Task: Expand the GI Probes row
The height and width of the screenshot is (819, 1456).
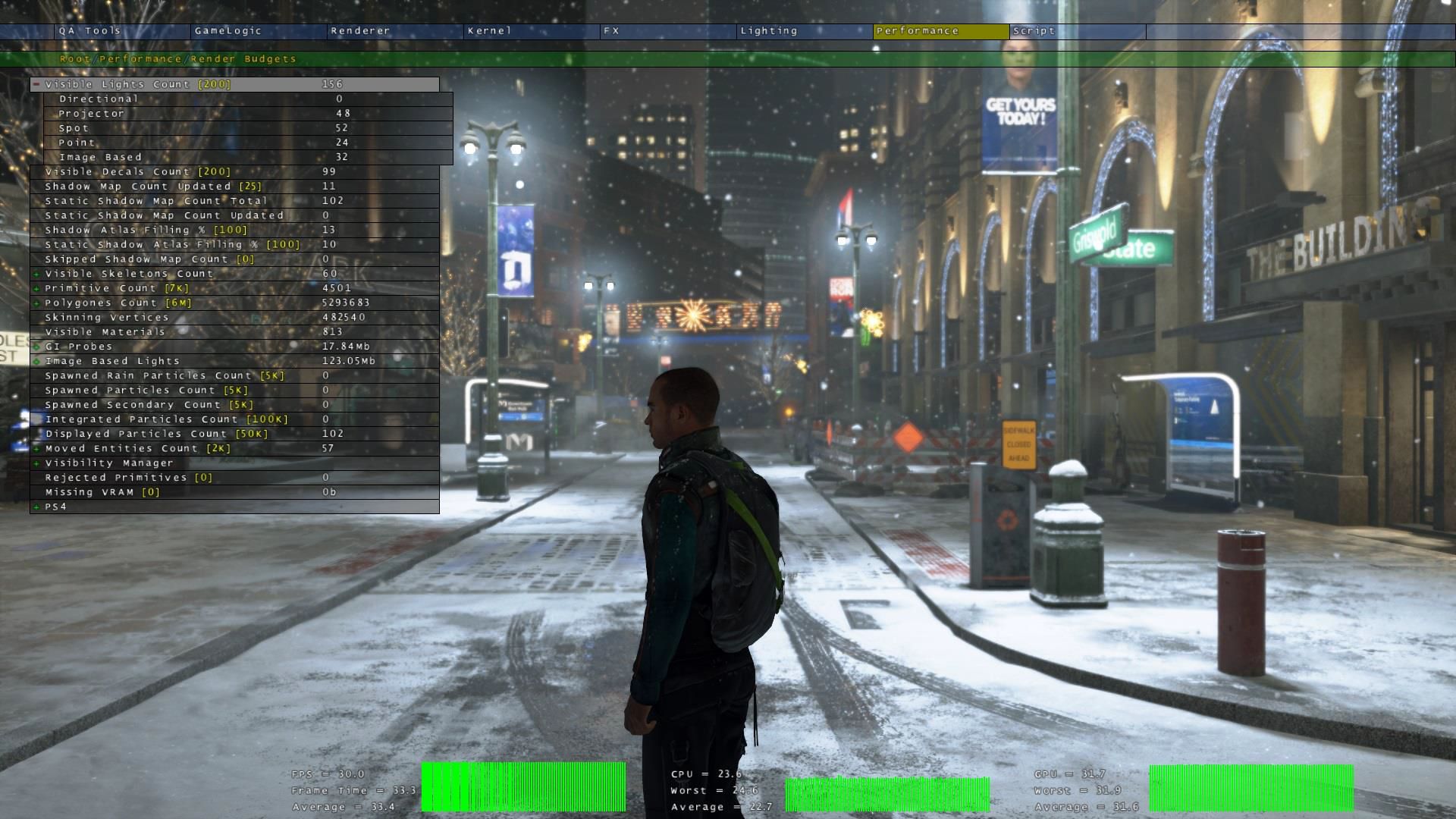Action: click(36, 347)
